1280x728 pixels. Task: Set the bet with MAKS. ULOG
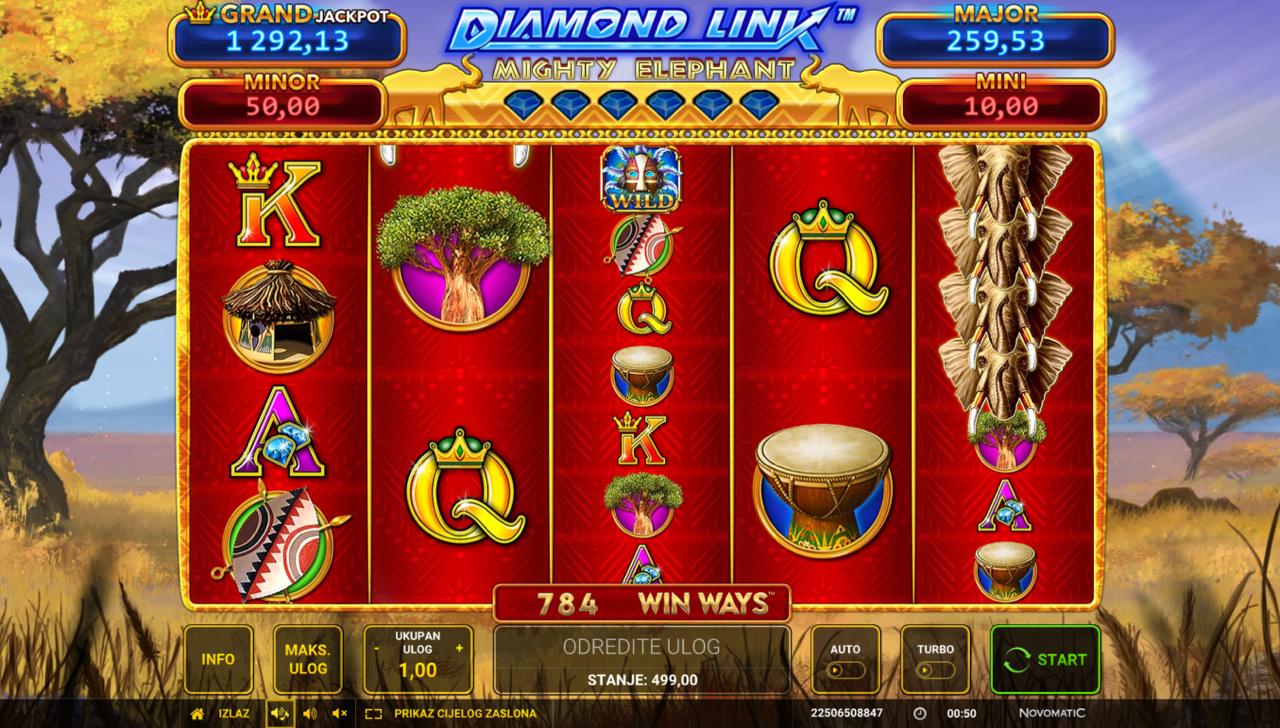307,659
